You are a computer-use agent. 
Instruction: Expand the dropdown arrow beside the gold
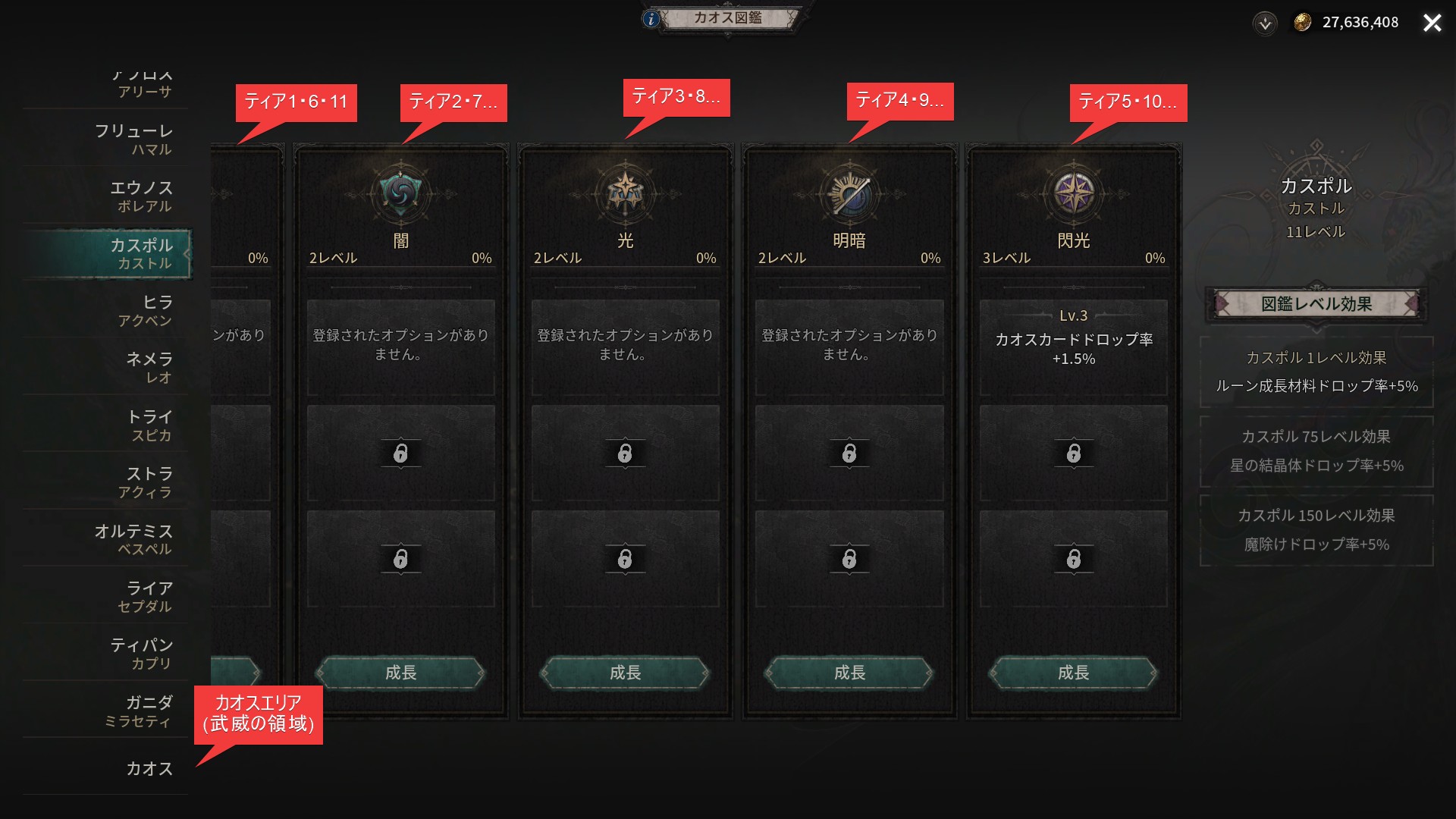tap(1264, 24)
